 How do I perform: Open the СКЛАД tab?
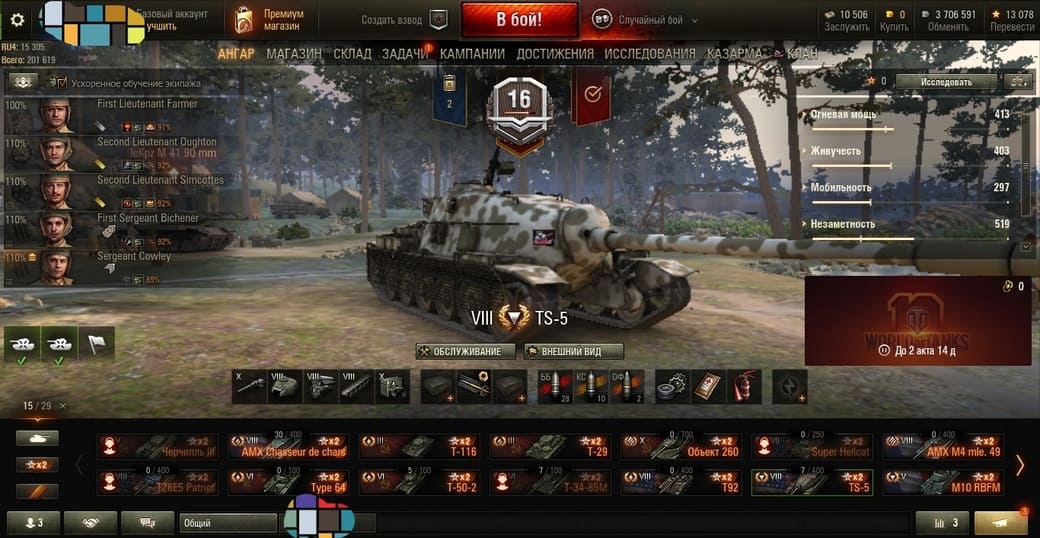[x=353, y=53]
